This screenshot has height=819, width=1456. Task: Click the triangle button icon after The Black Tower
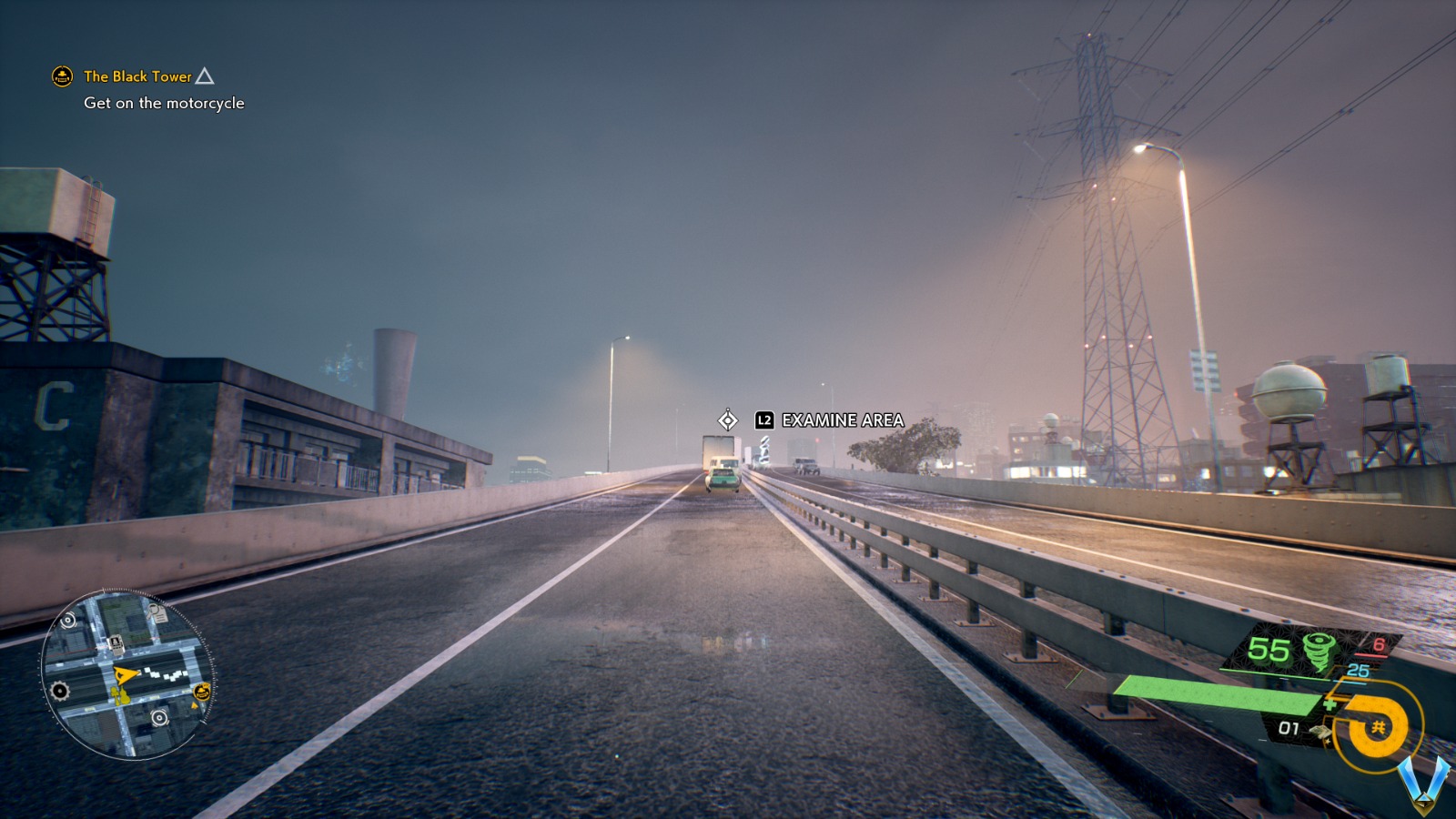point(207,76)
